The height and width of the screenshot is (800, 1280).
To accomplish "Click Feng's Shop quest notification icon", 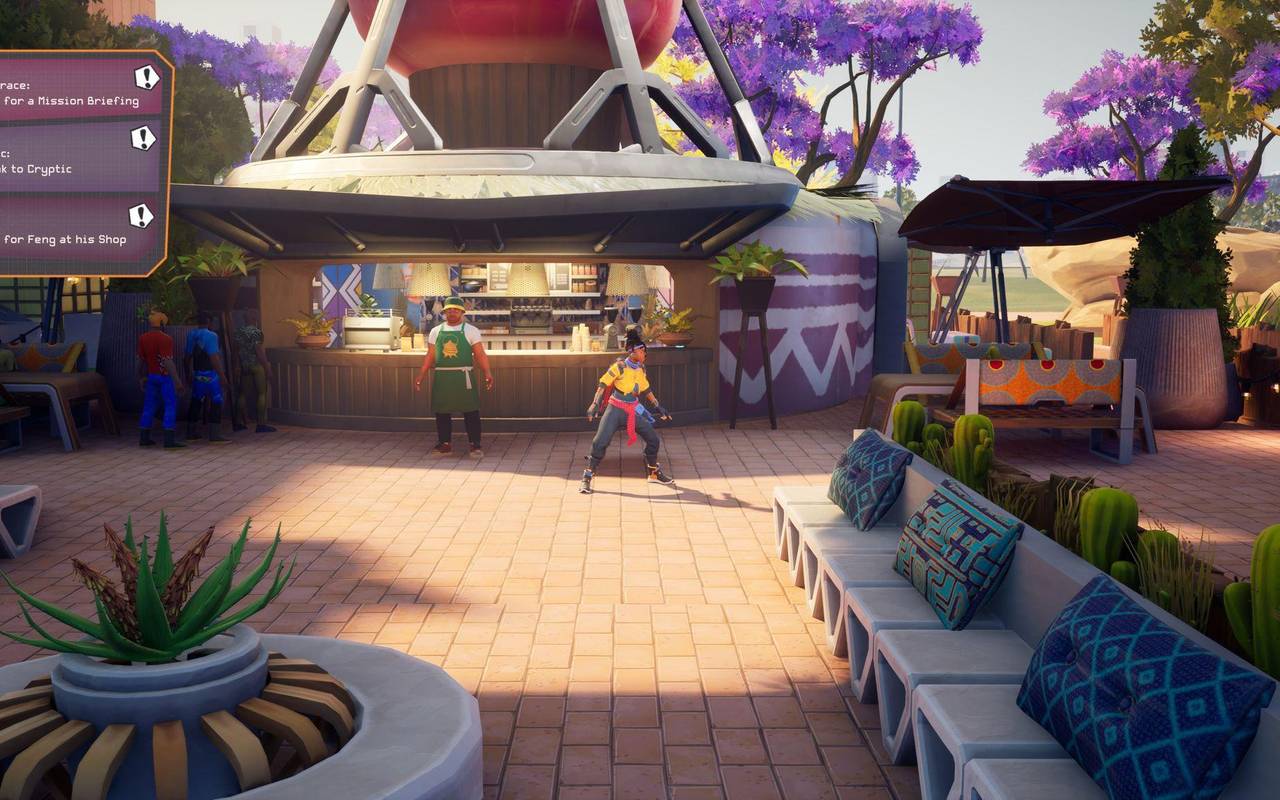I will (140, 214).
